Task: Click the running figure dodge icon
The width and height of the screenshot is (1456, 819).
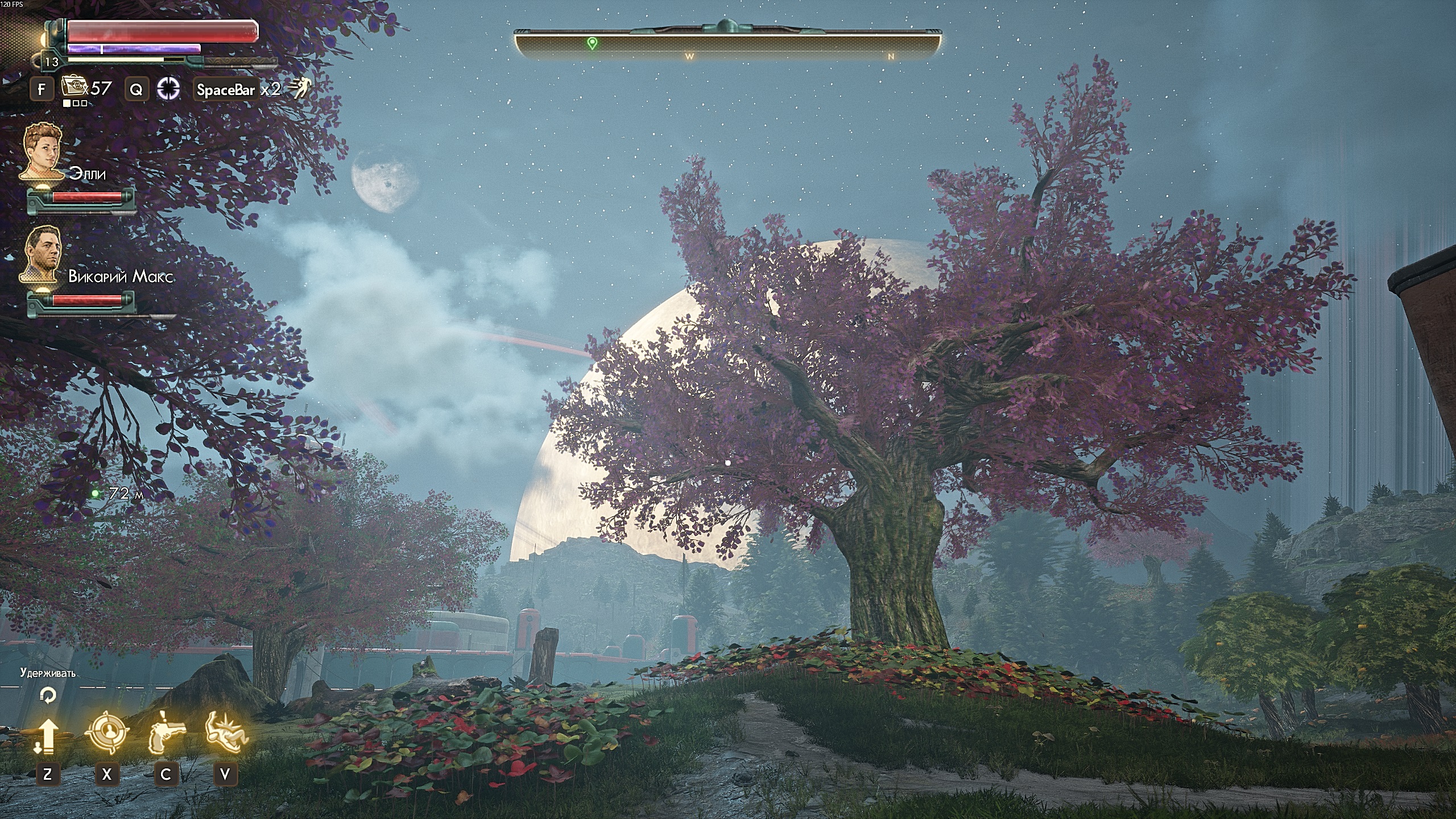Action: 299,88
